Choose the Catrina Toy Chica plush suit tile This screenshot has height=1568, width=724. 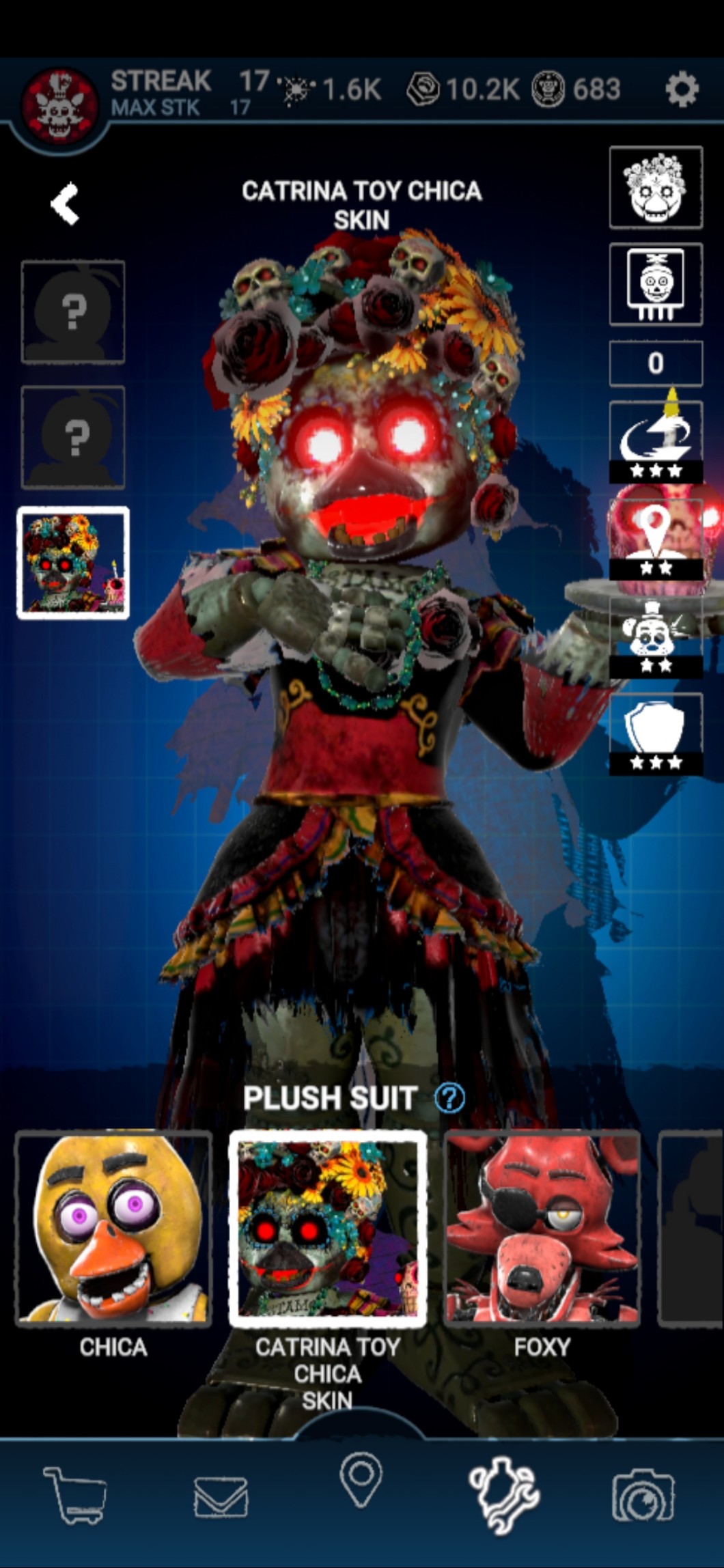pyautogui.click(x=328, y=1229)
